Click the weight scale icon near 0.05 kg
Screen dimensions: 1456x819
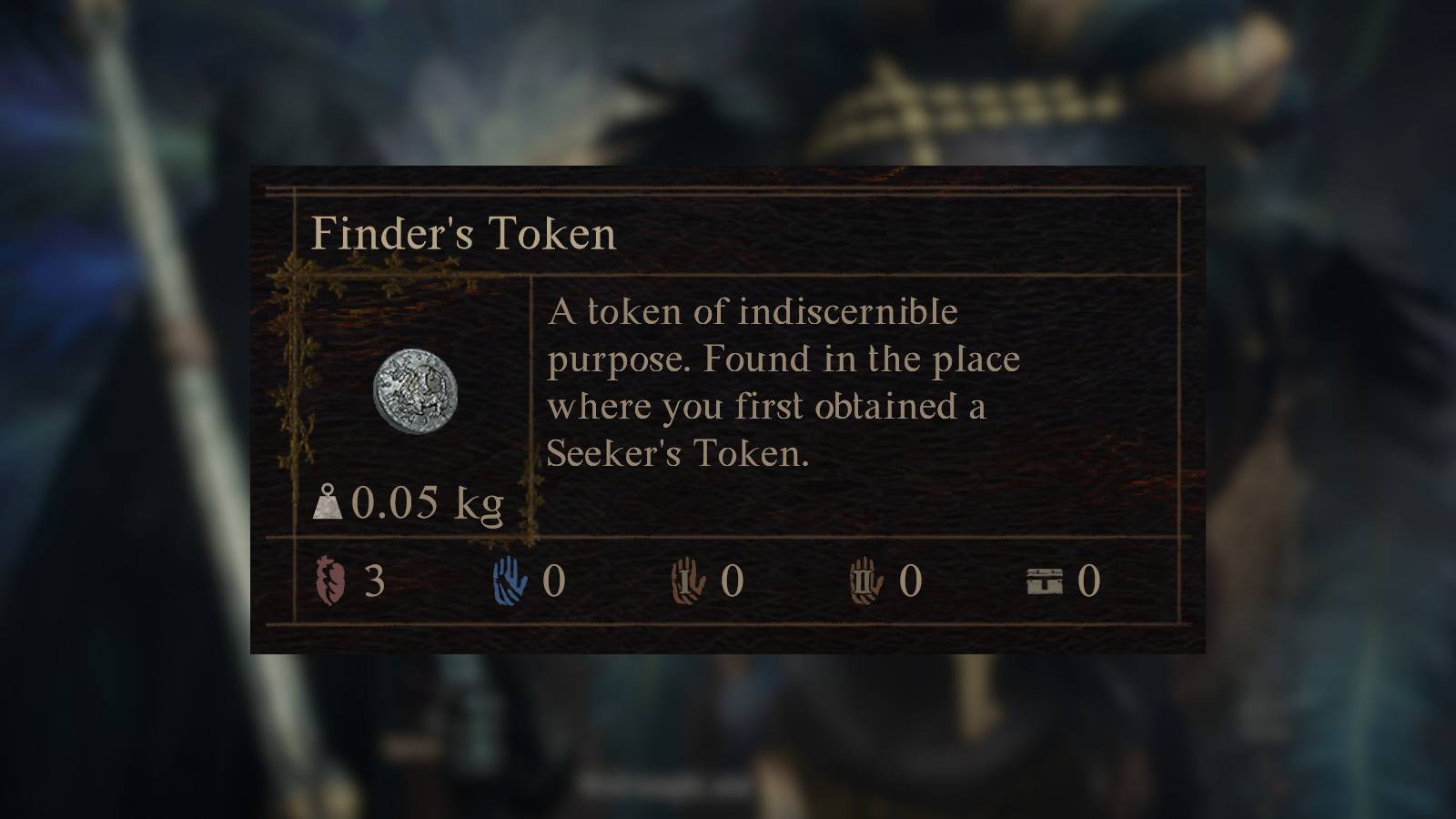329,503
